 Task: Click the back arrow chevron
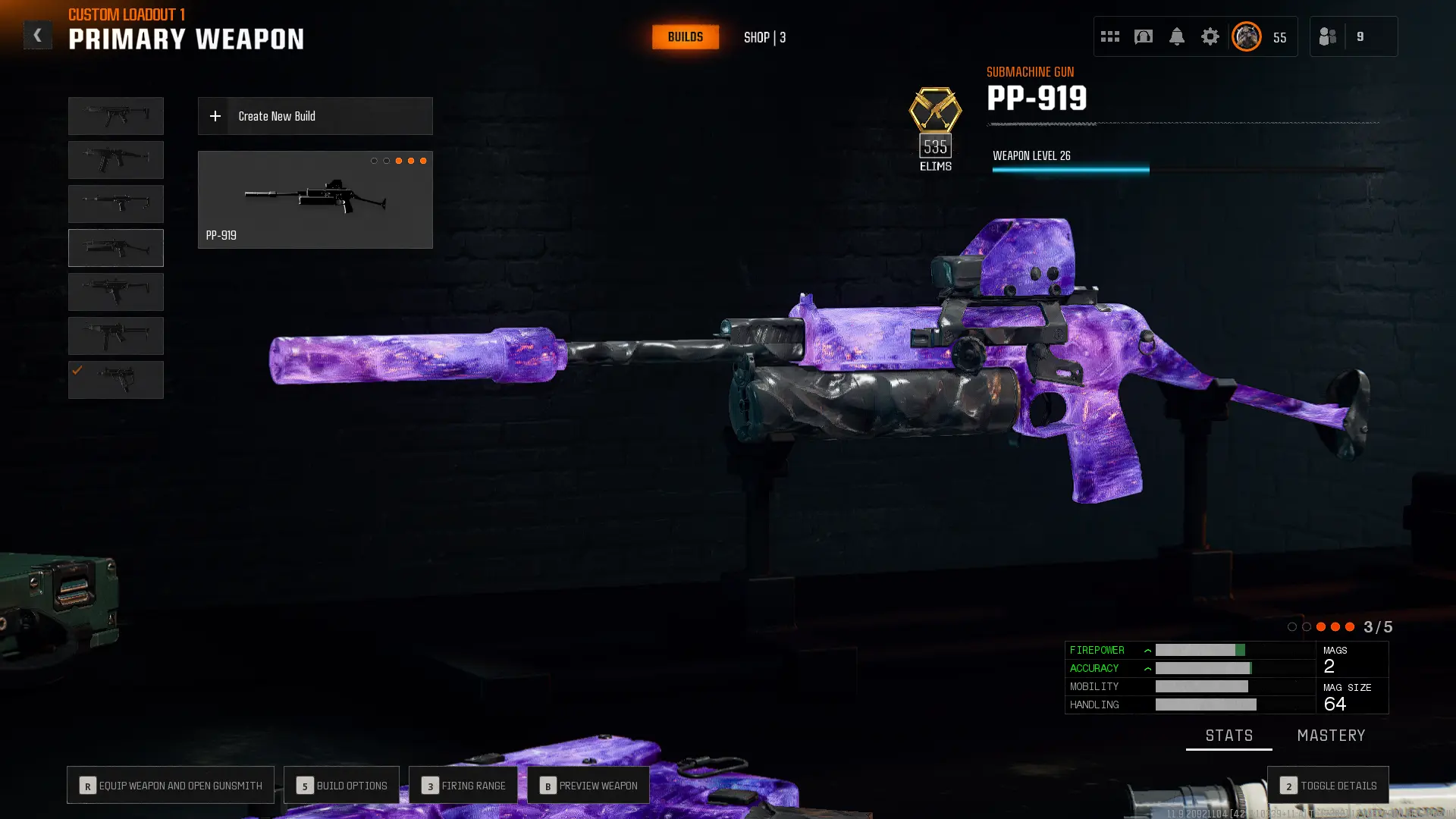click(x=37, y=35)
